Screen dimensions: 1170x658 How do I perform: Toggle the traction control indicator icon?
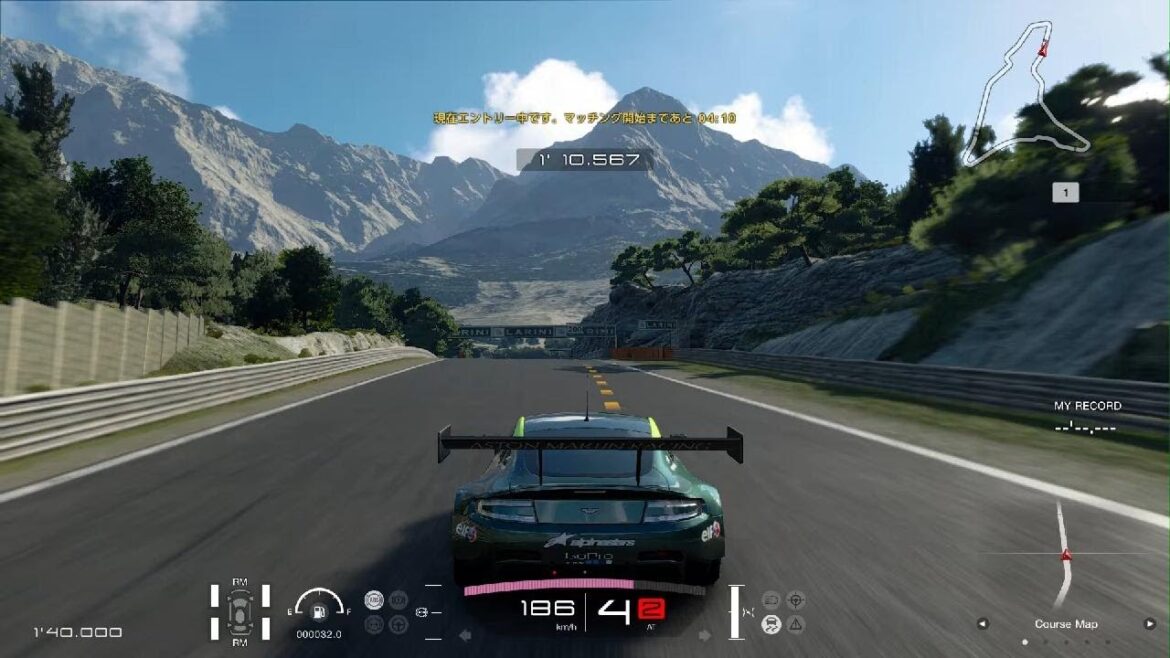[x=771, y=624]
